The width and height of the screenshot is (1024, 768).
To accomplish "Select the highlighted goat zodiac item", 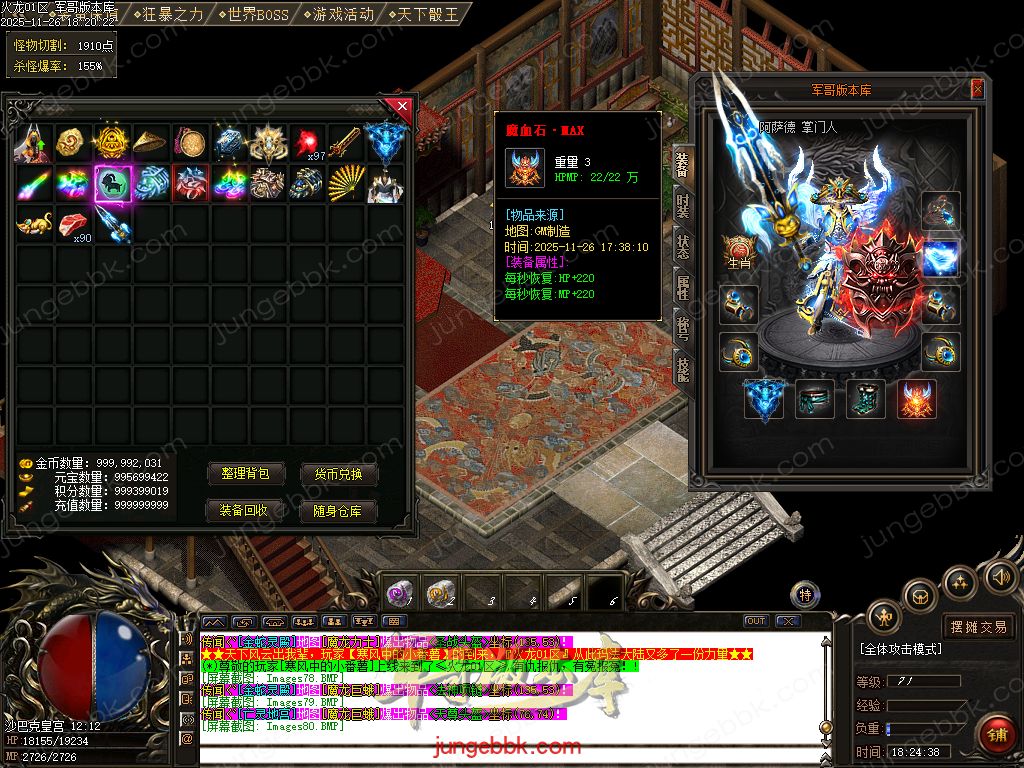I will tap(112, 183).
